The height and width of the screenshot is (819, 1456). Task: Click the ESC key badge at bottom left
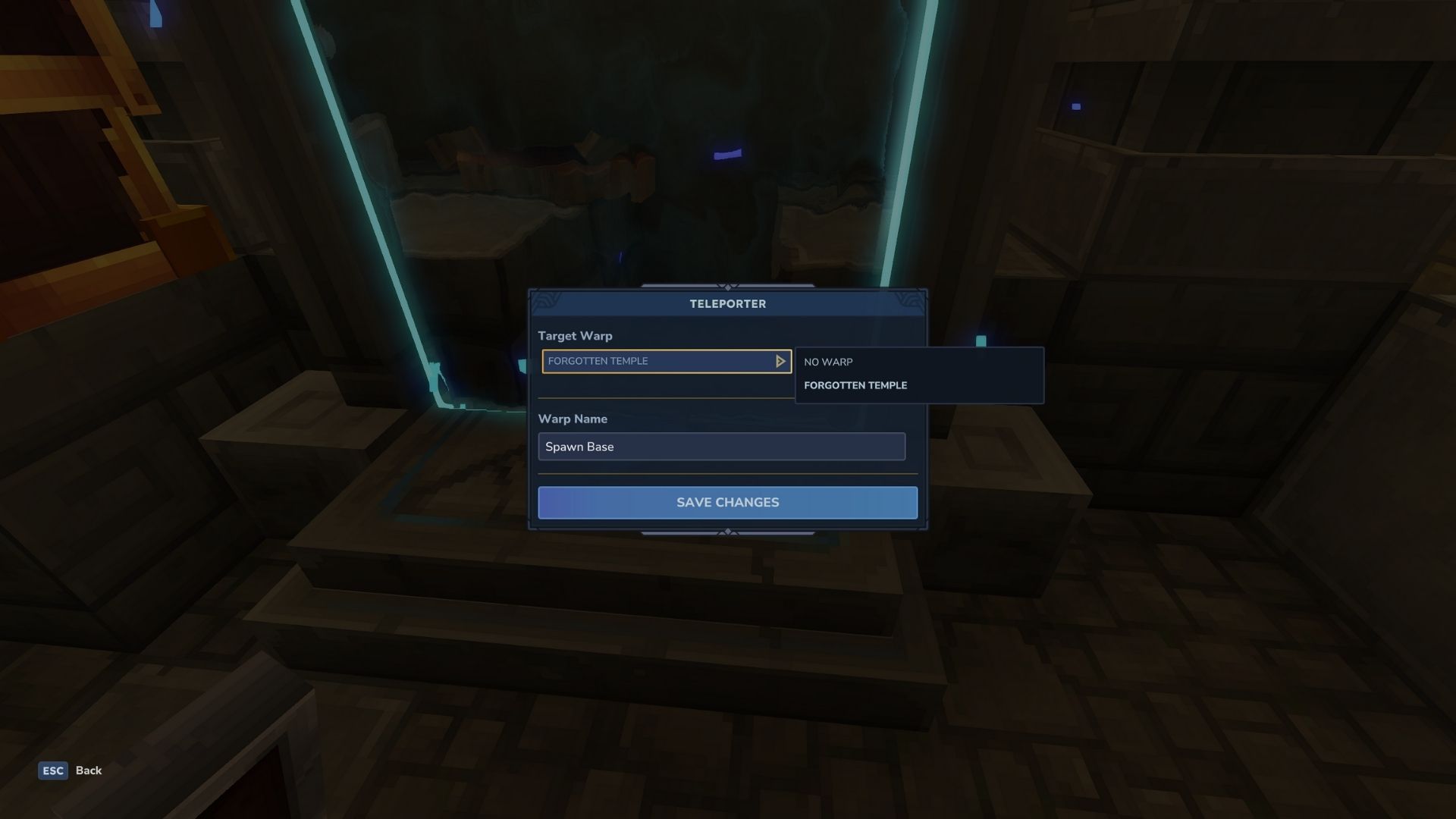click(52, 770)
